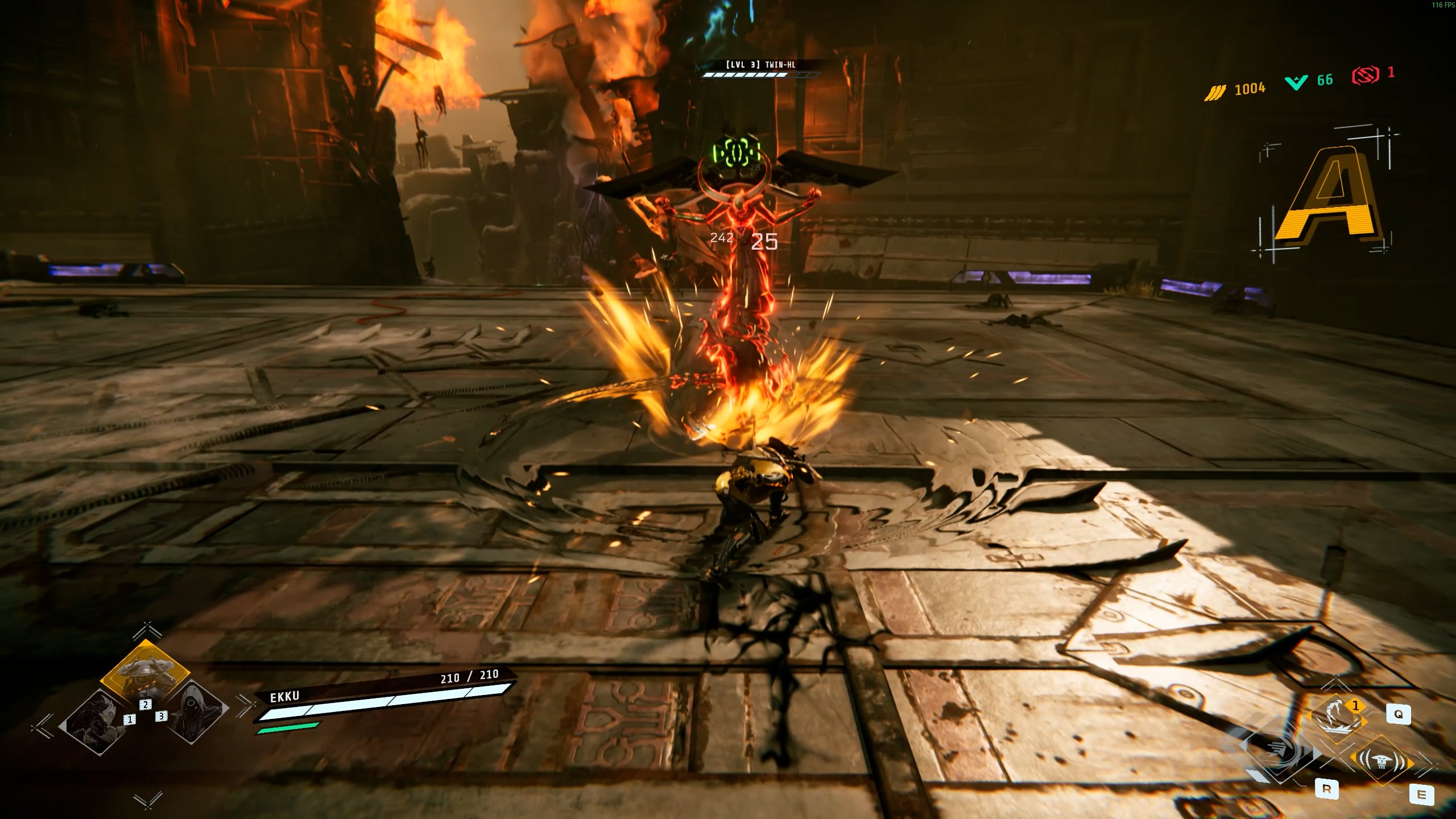Click the teal chevron currency icon

[x=1296, y=82]
